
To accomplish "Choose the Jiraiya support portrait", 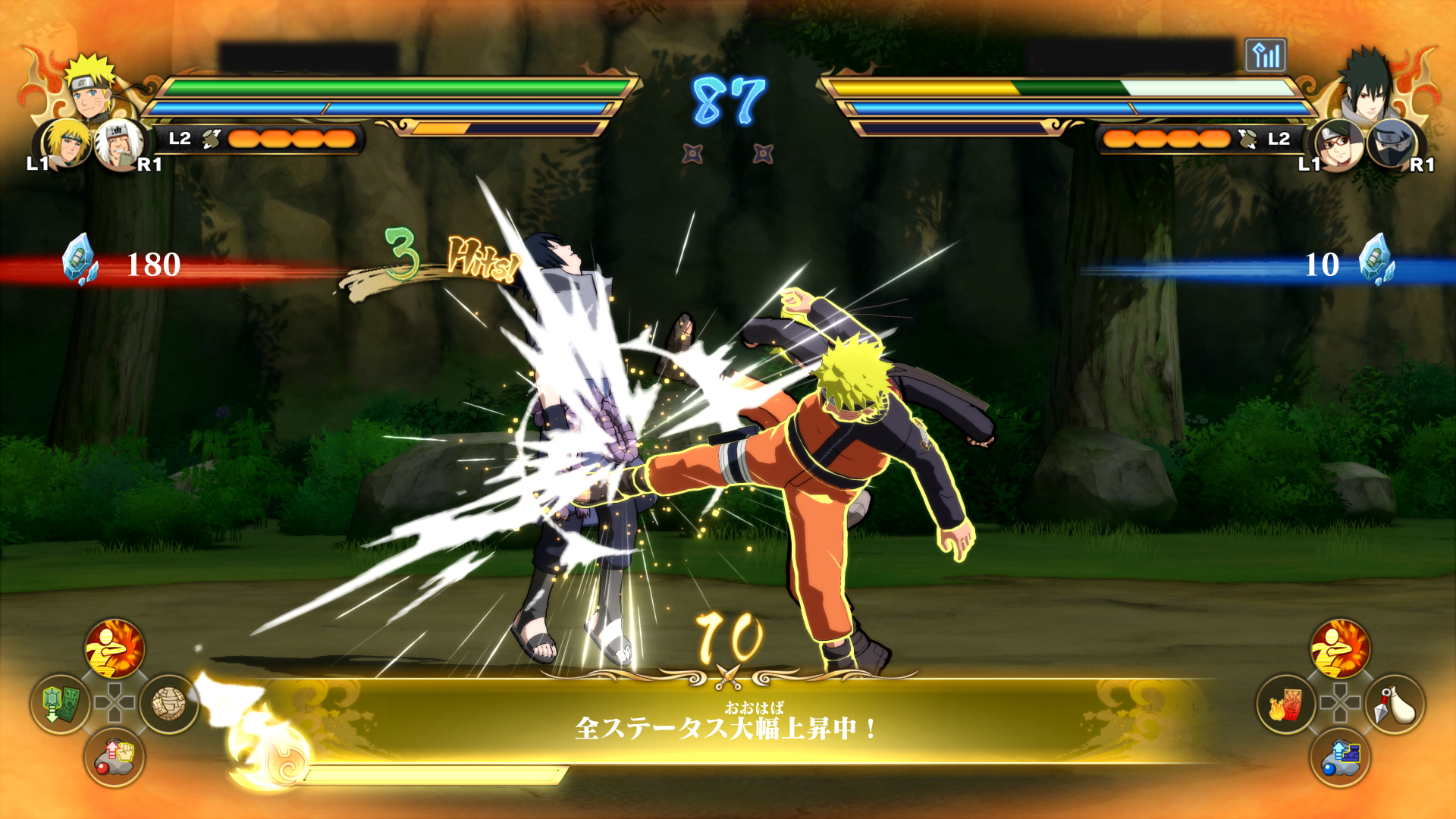I will (x=118, y=144).
